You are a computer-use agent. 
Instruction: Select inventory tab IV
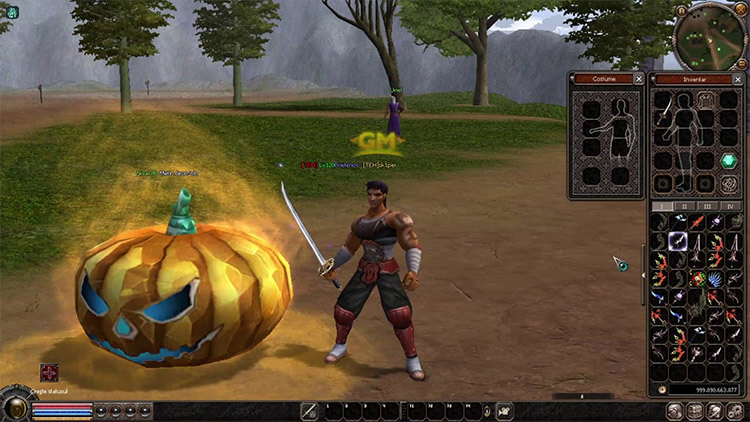[x=731, y=206]
